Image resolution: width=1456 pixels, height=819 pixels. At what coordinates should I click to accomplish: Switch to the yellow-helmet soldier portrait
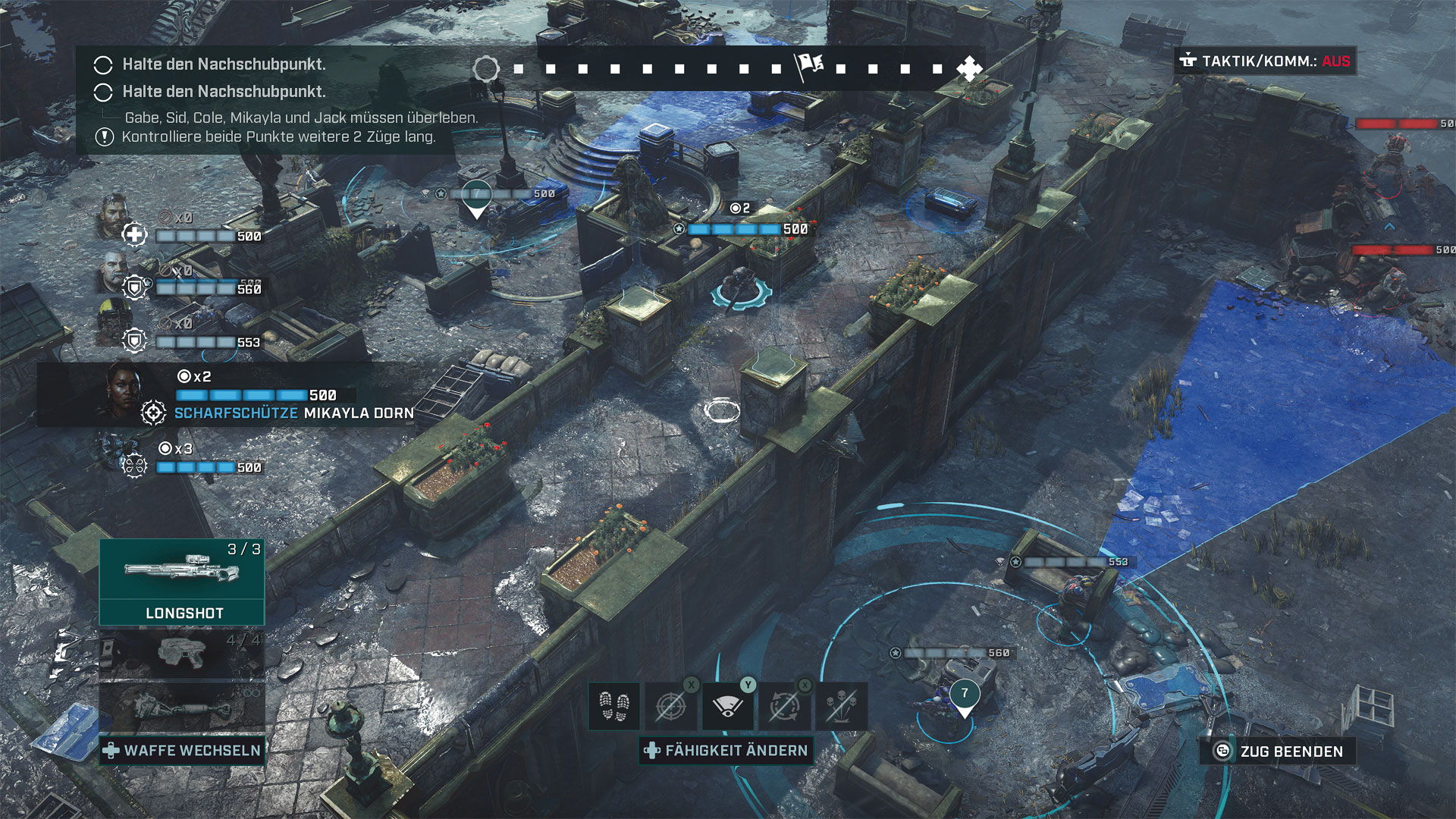(115, 322)
